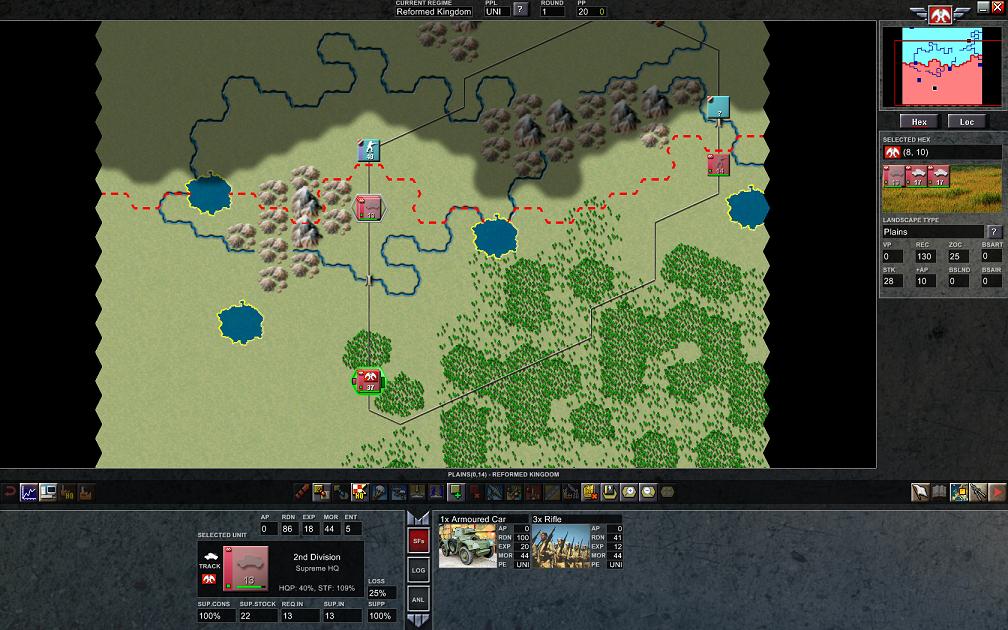Click the green plus toolbar icon
The height and width of the screenshot is (630, 1008).
tap(455, 491)
